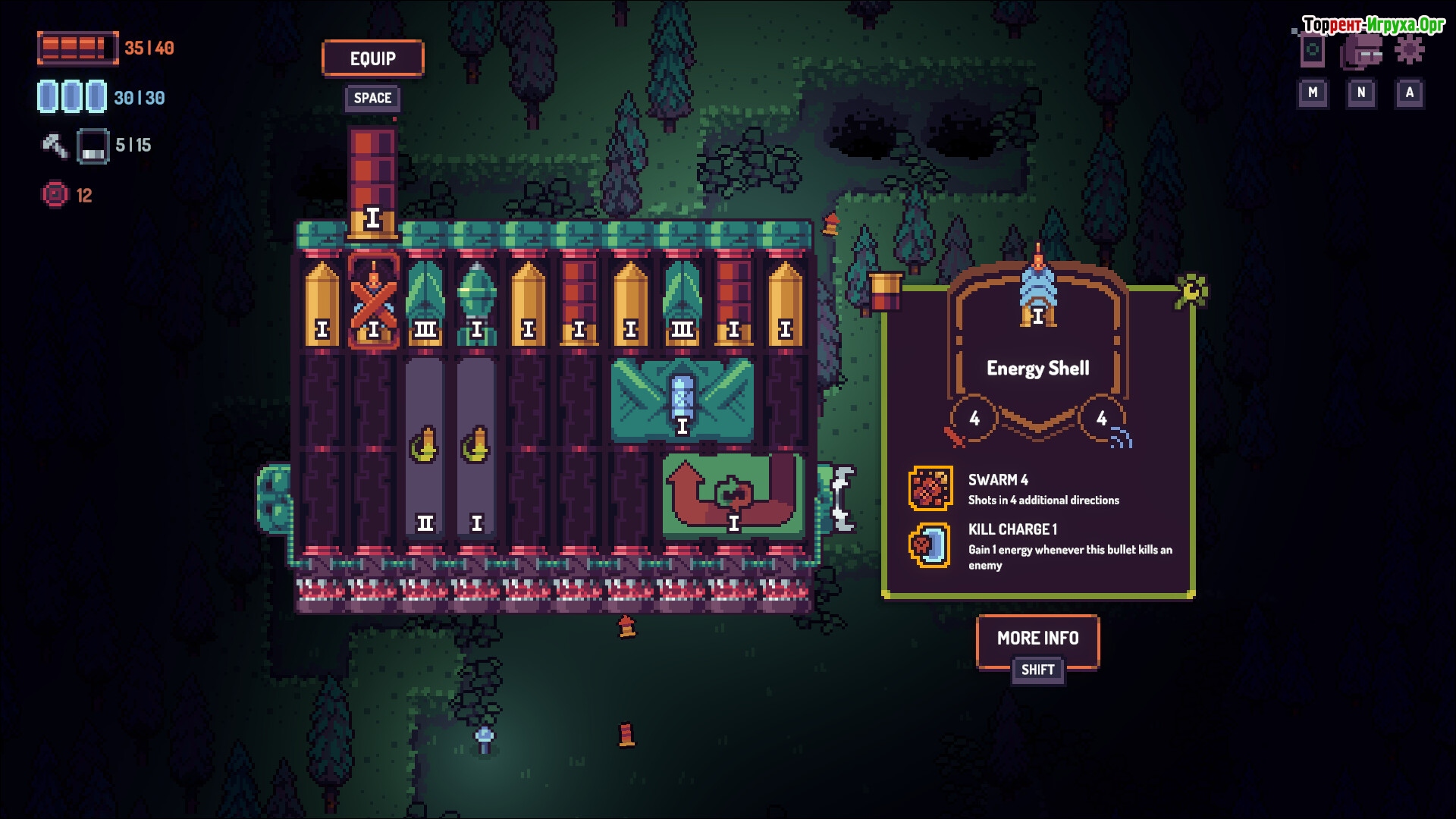The height and width of the screenshot is (819, 1456).
Task: Select the red brick bullet raised above the grid
Action: 372,182
